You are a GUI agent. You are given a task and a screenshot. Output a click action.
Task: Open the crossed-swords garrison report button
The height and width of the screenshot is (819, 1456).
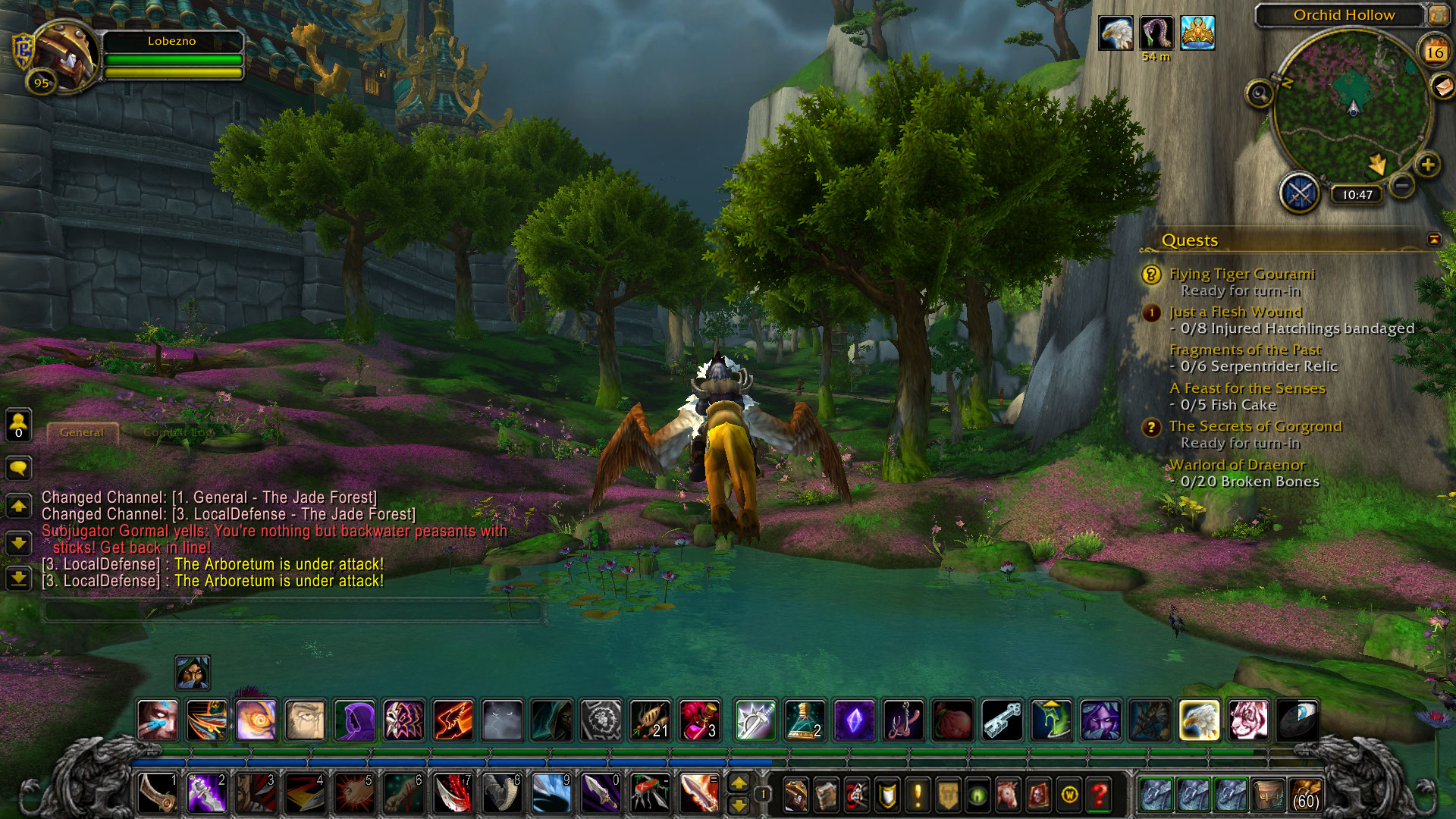click(1300, 193)
